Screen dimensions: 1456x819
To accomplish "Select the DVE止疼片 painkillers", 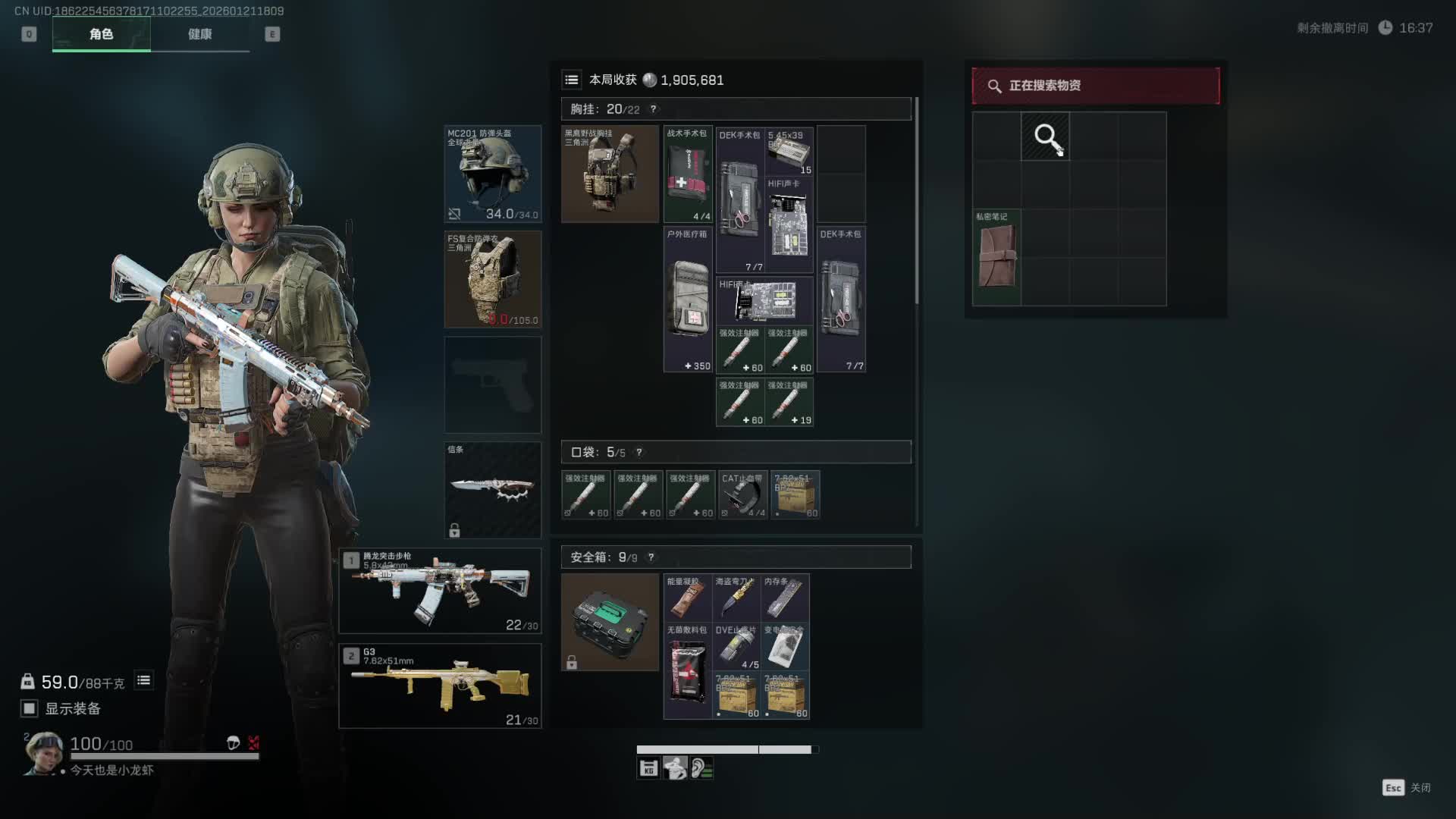I will pyautogui.click(x=736, y=647).
